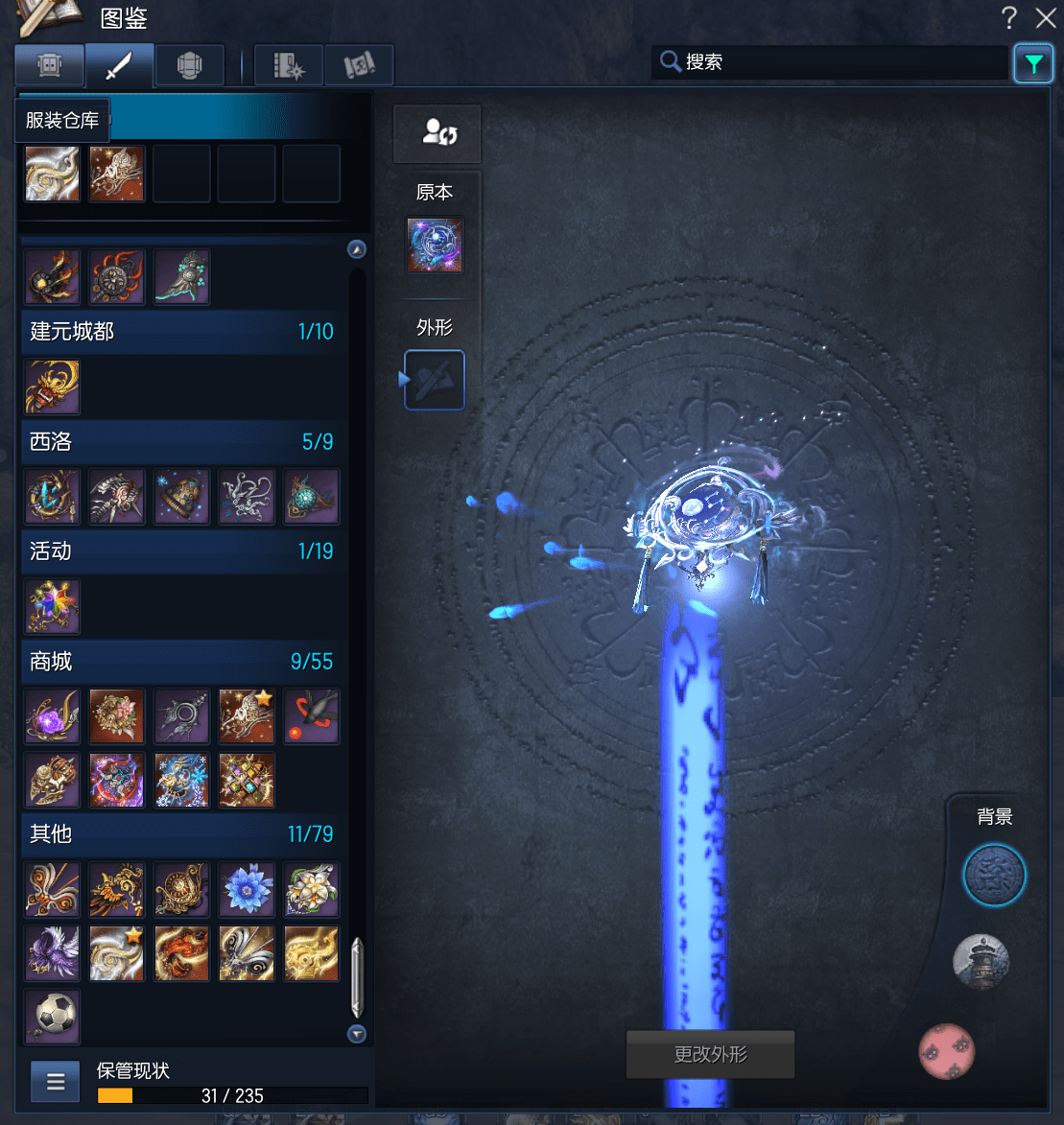Click the list scroll-down arrow
Viewport: 1064px width, 1125px height.
(357, 1034)
